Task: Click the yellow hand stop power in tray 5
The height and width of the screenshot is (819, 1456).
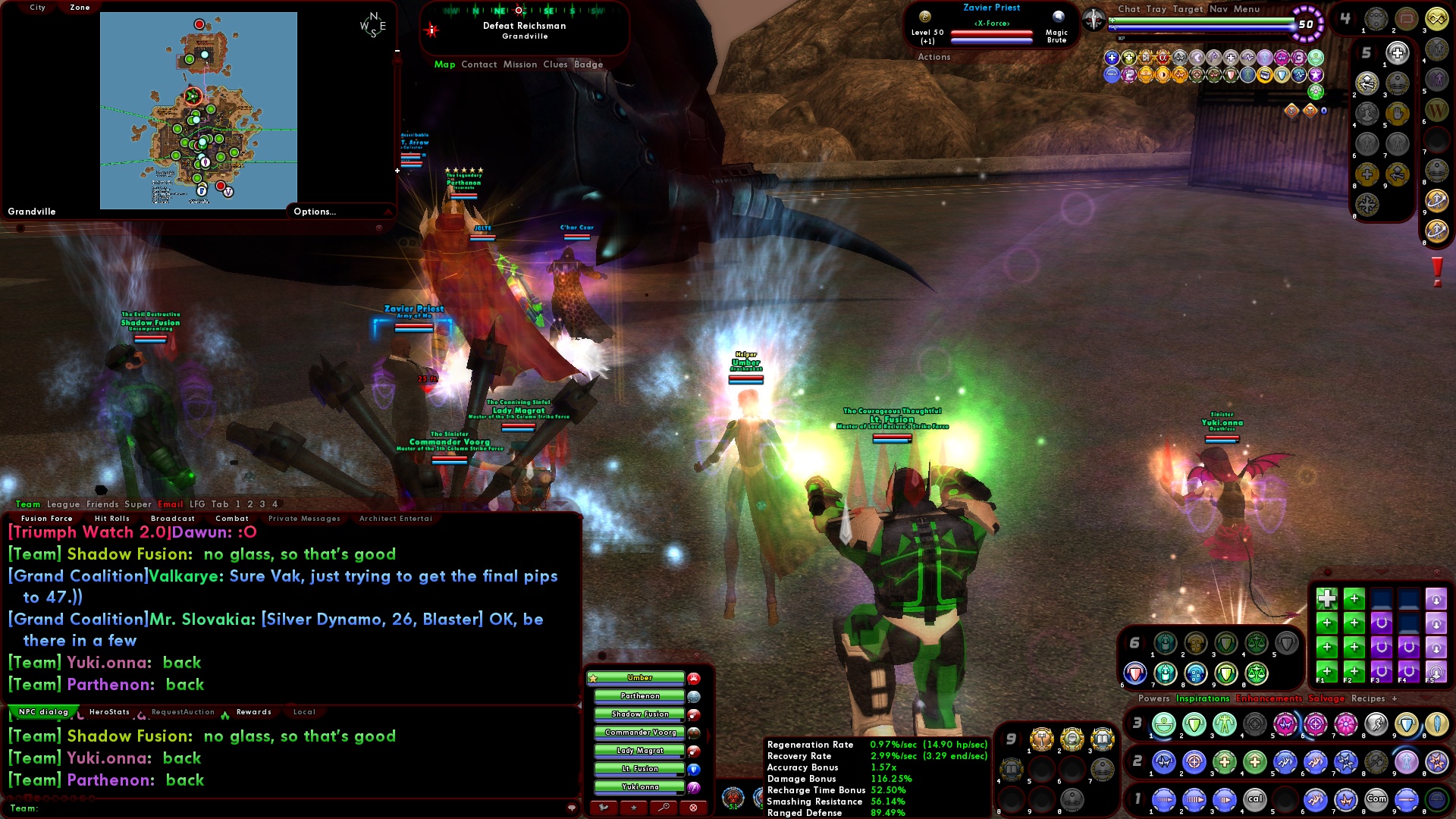Action: [x=1397, y=112]
